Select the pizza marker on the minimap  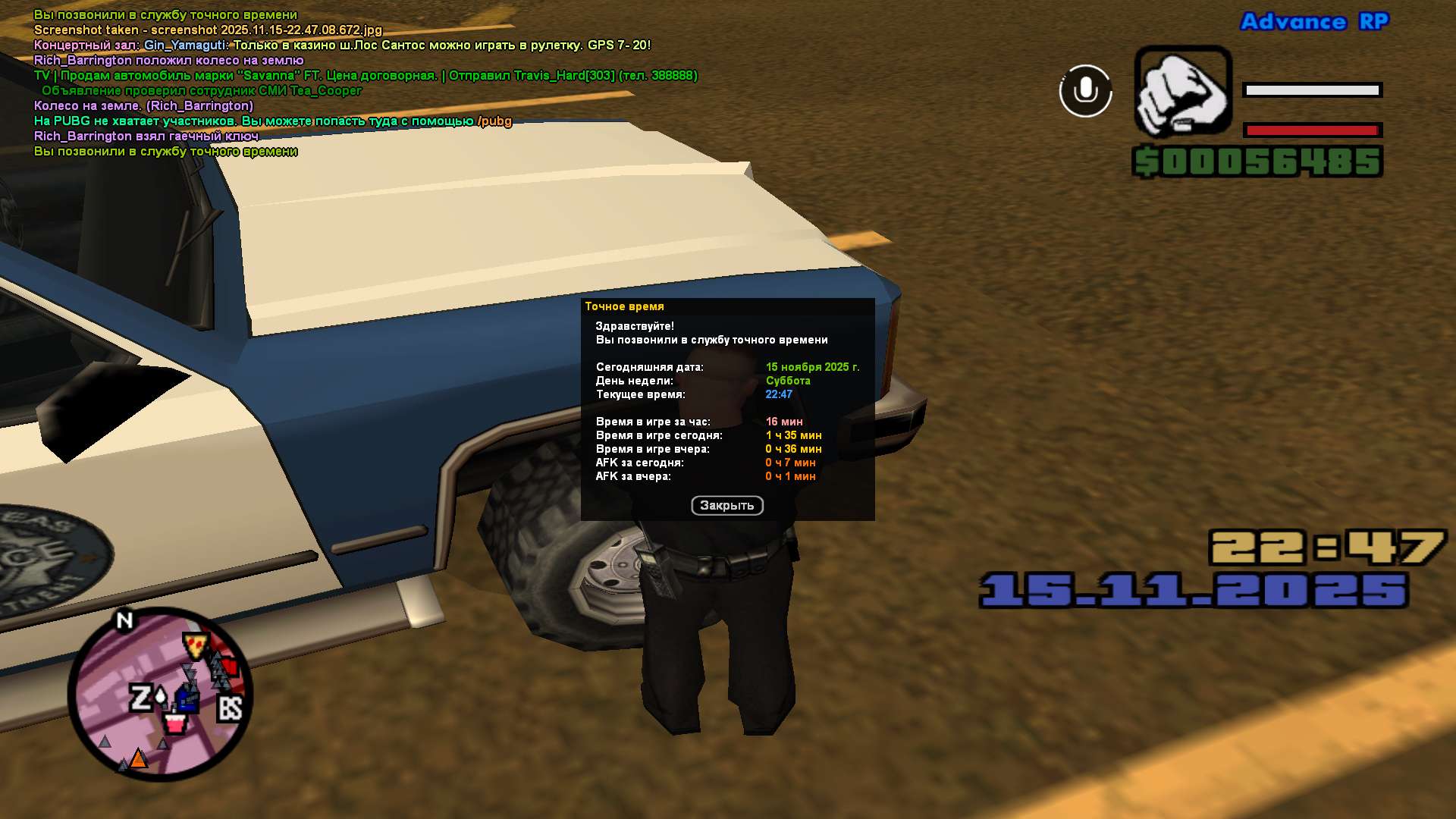point(196,645)
